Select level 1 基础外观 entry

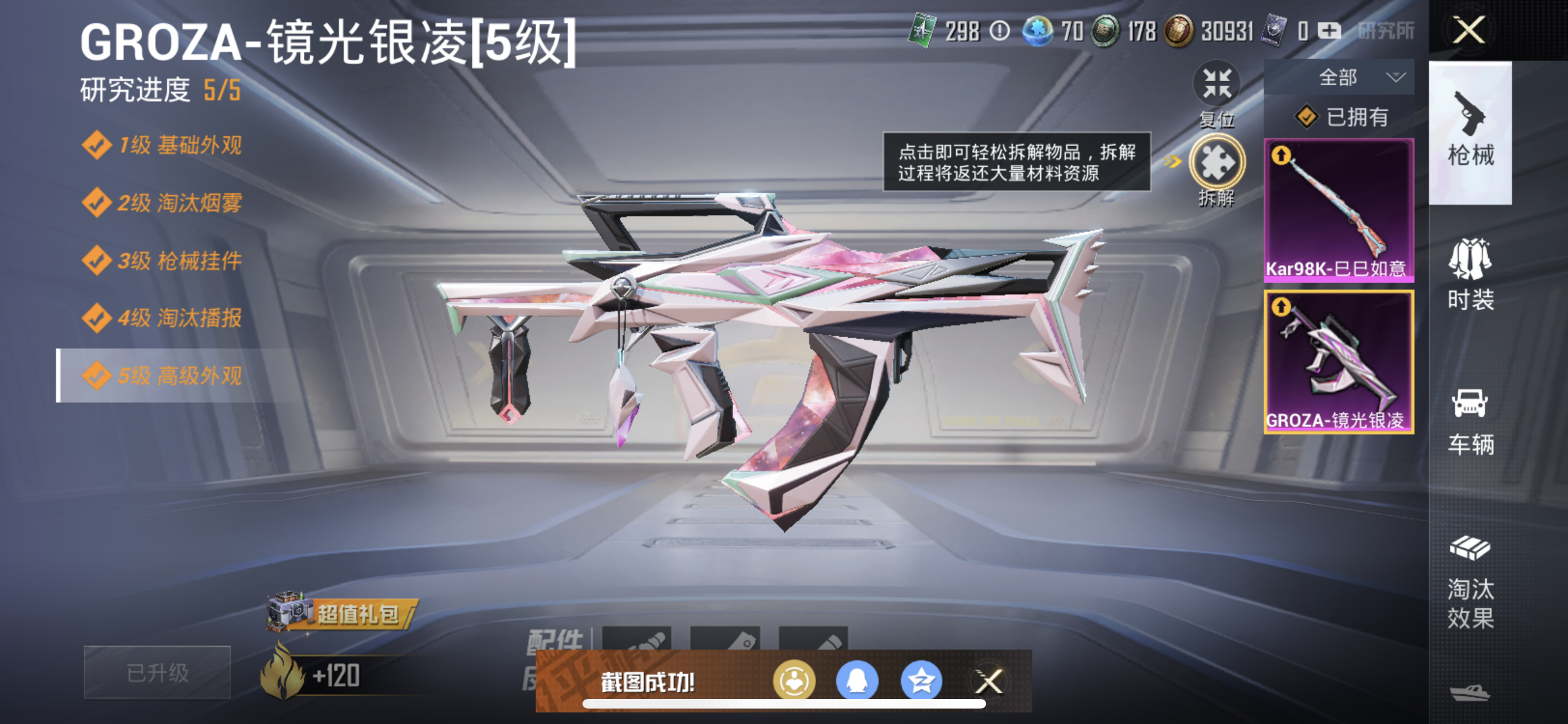click(x=164, y=145)
